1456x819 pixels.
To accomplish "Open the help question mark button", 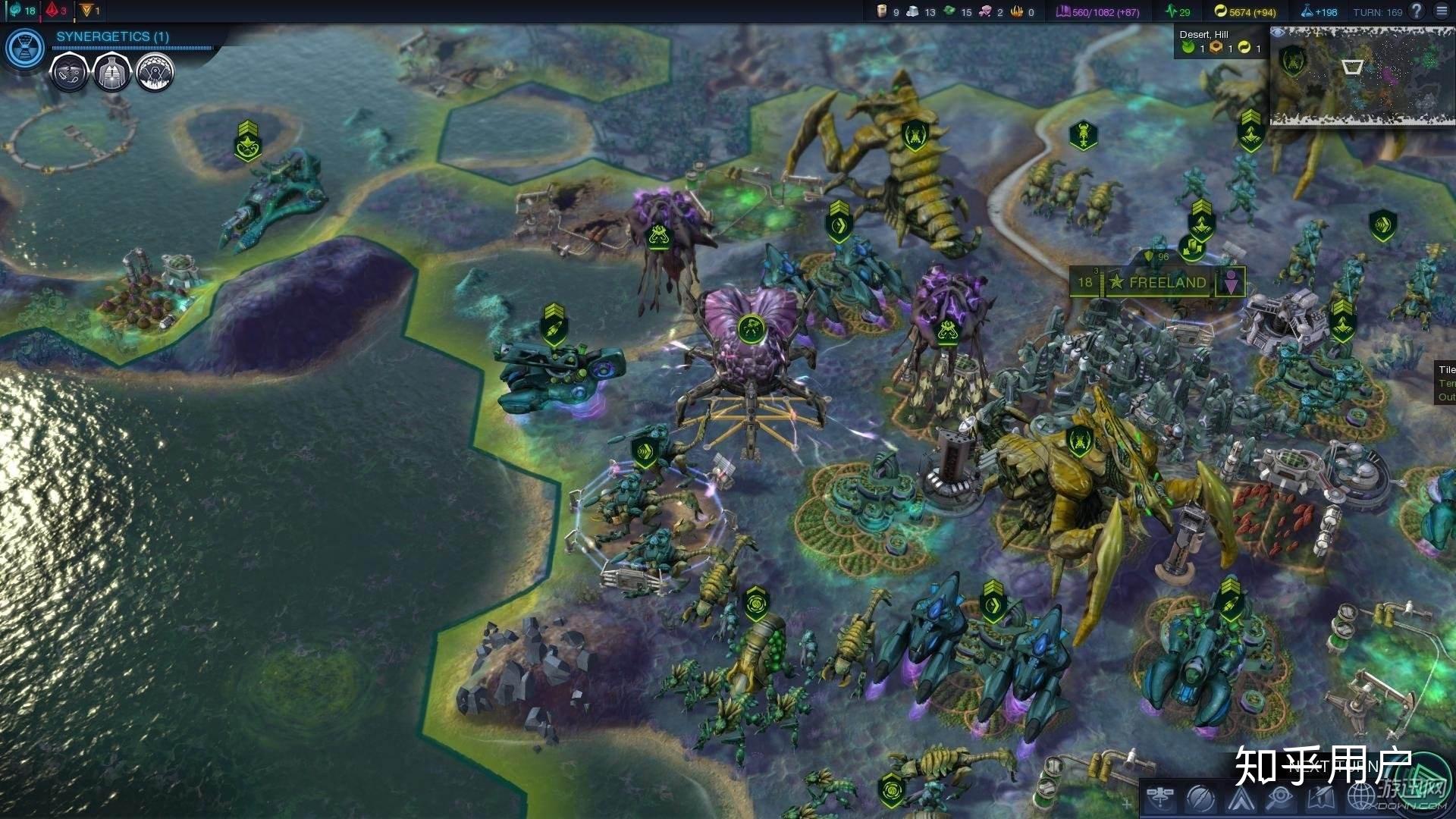I will 1416,11.
